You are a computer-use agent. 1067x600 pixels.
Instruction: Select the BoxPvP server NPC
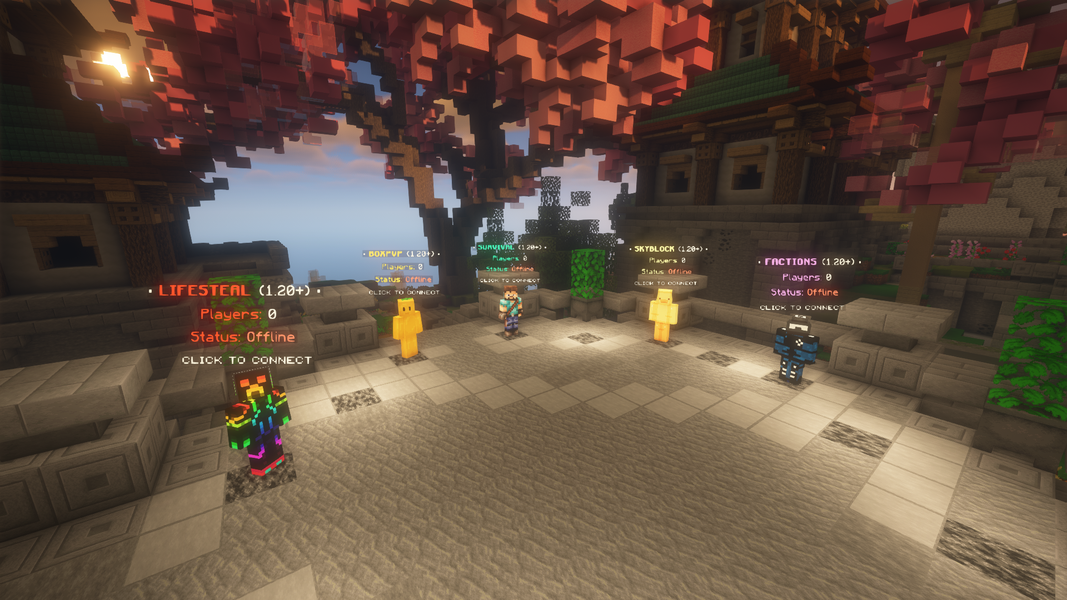(406, 327)
